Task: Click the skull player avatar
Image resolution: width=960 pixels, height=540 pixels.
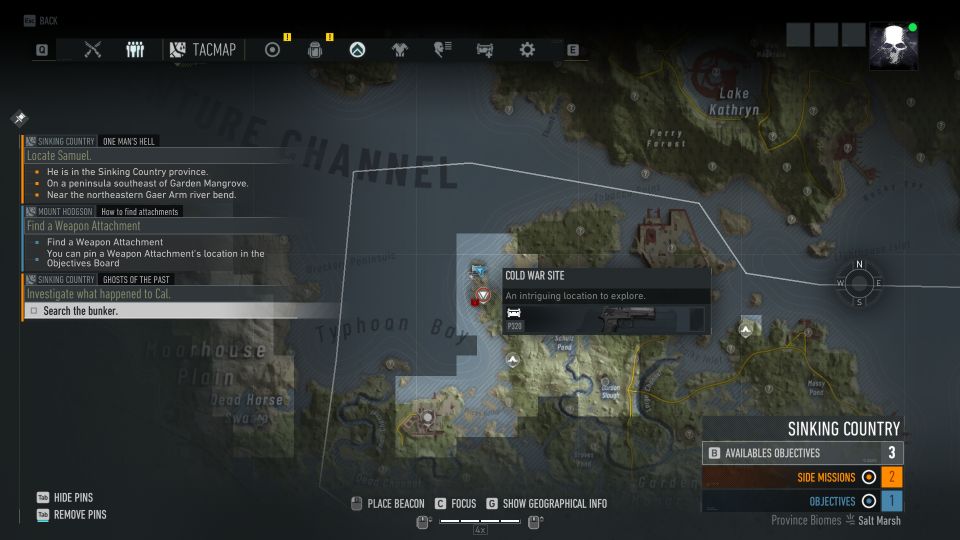Action: [892, 47]
